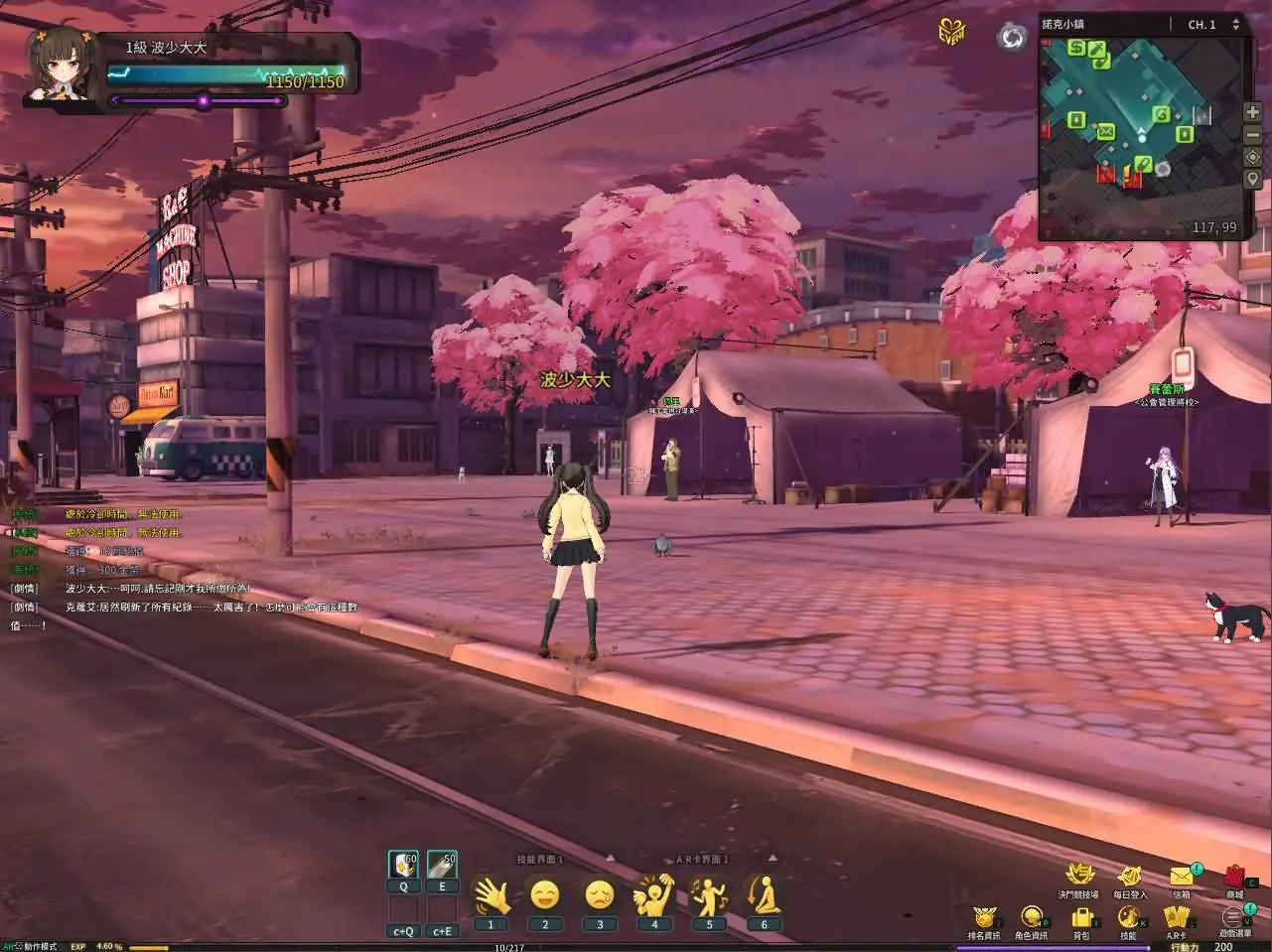Switch to the 排名資訊 ranking tab

986,916
